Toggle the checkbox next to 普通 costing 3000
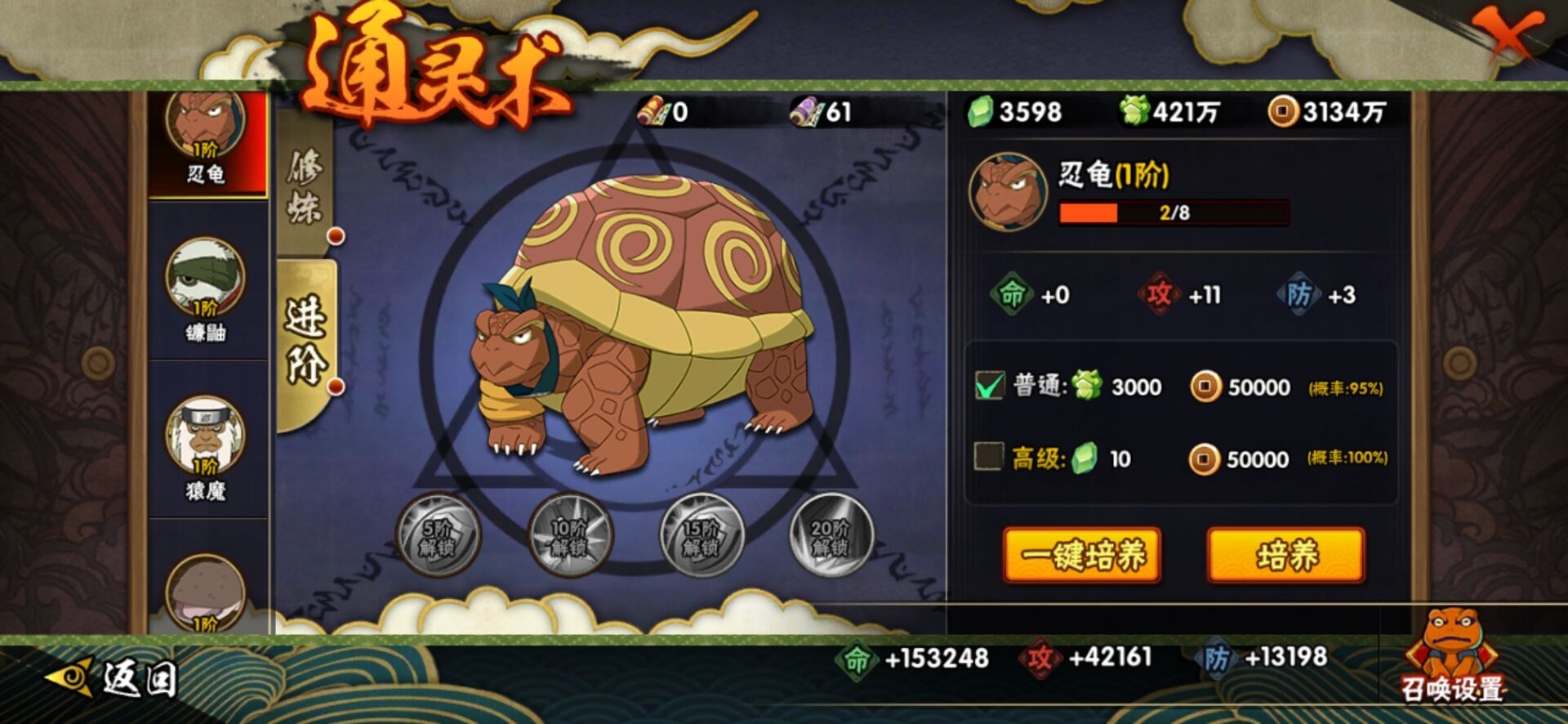Image resolution: width=1568 pixels, height=724 pixels. click(991, 387)
